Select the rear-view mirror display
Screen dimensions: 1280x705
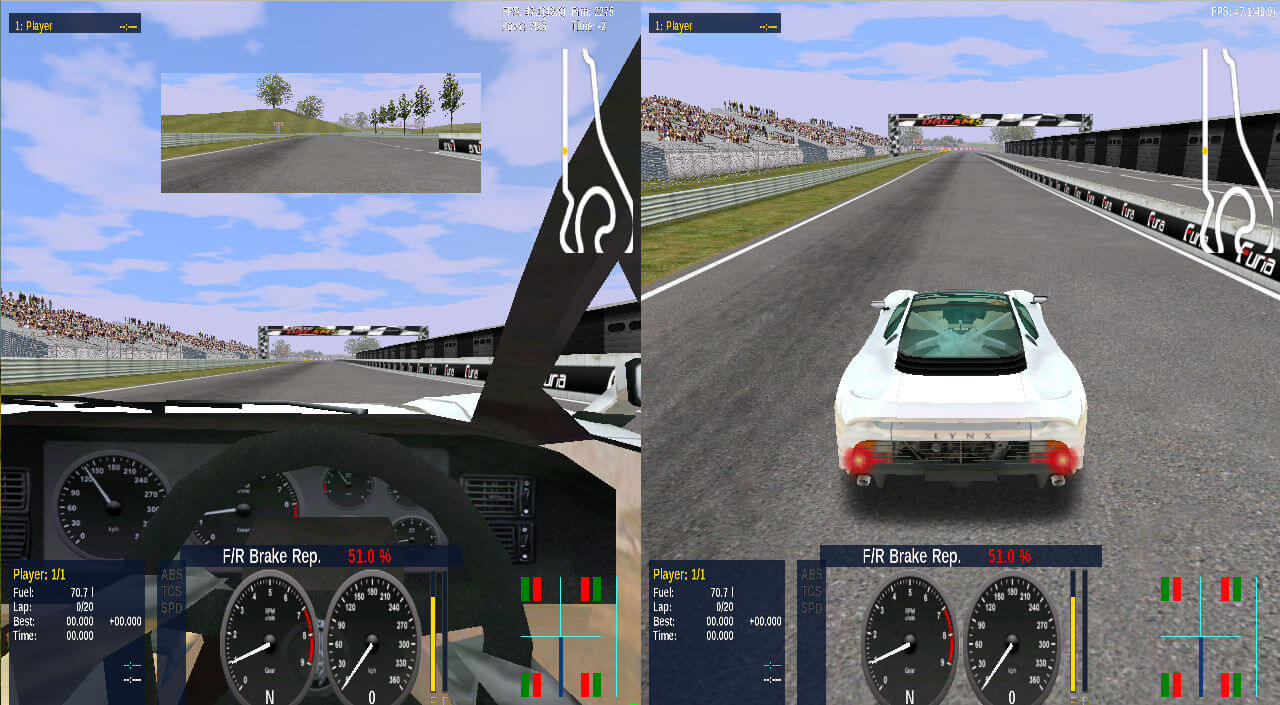[x=320, y=132]
